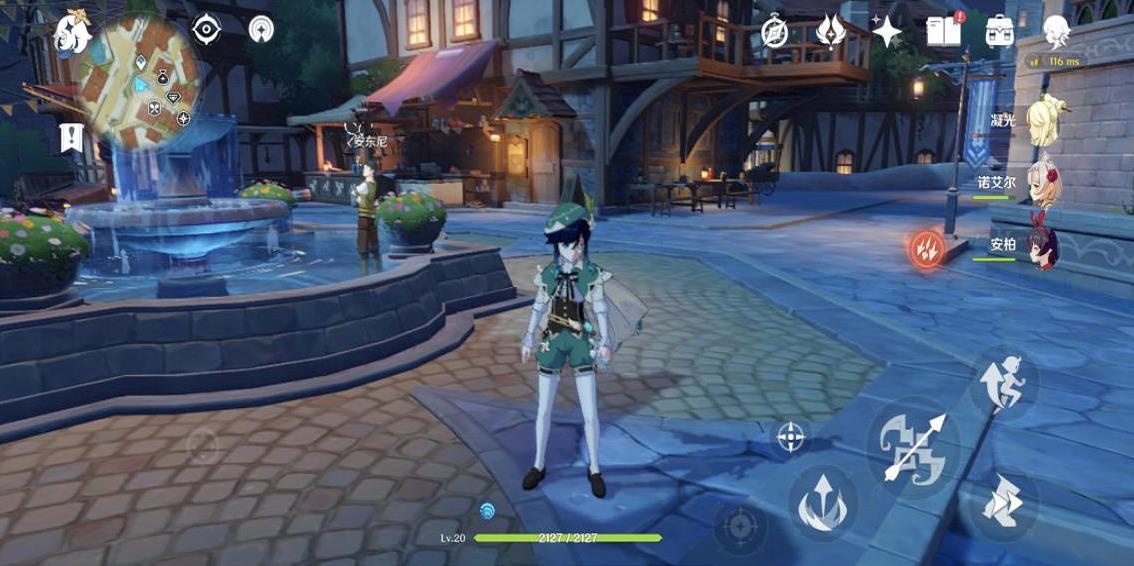Open the four-pointed star wish icon
1134x566 pixels.
pos(886,32)
